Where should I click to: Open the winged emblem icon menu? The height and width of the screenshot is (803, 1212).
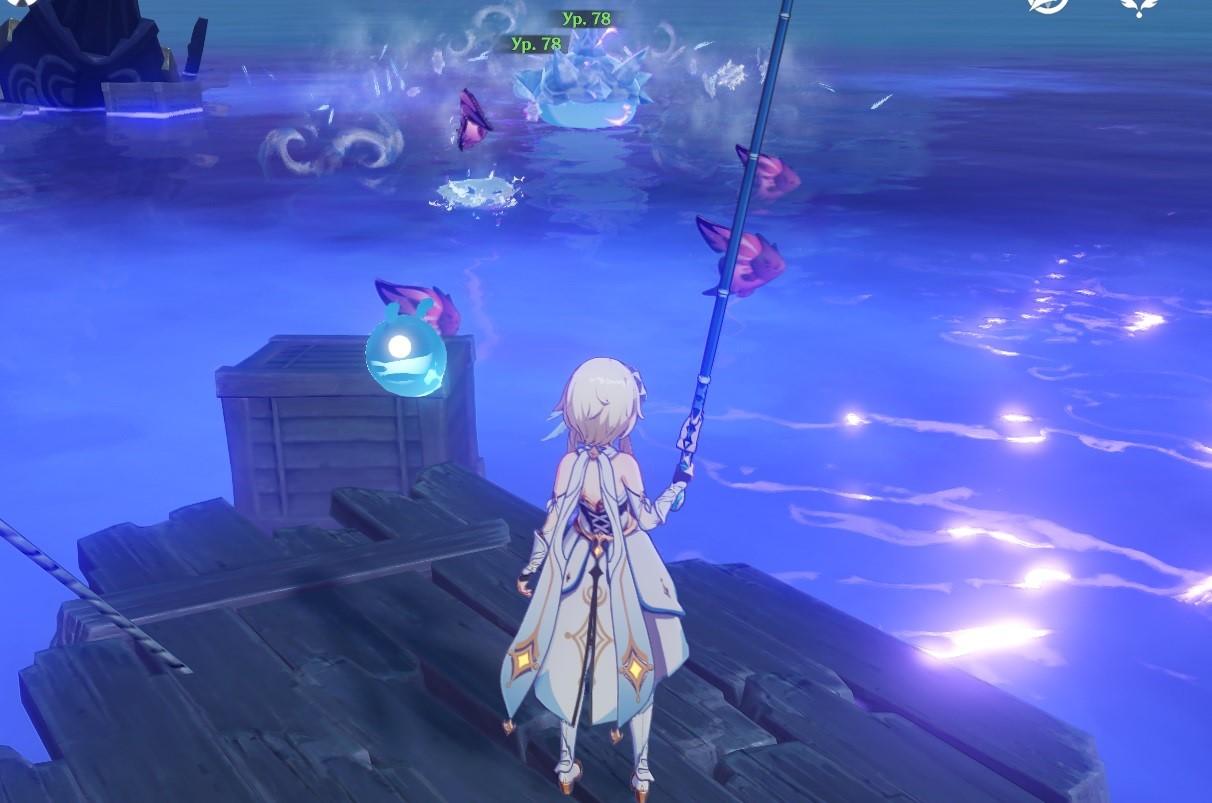[x=1138, y=6]
